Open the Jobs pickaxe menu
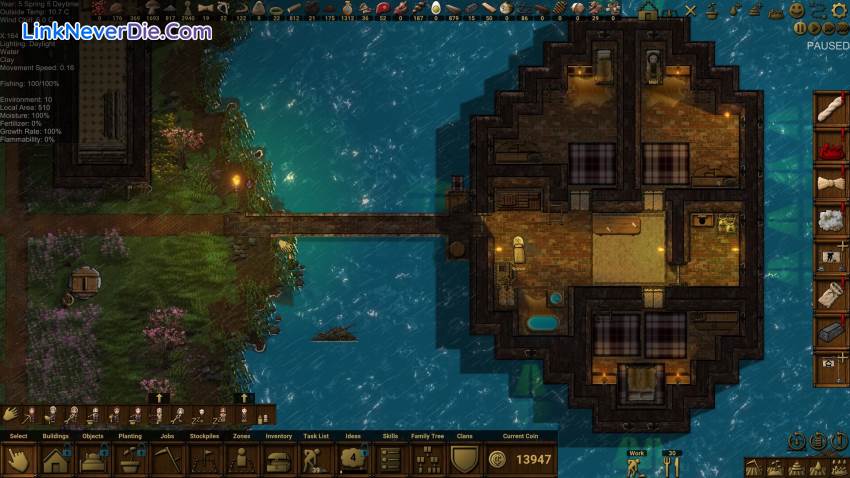 click(167, 459)
